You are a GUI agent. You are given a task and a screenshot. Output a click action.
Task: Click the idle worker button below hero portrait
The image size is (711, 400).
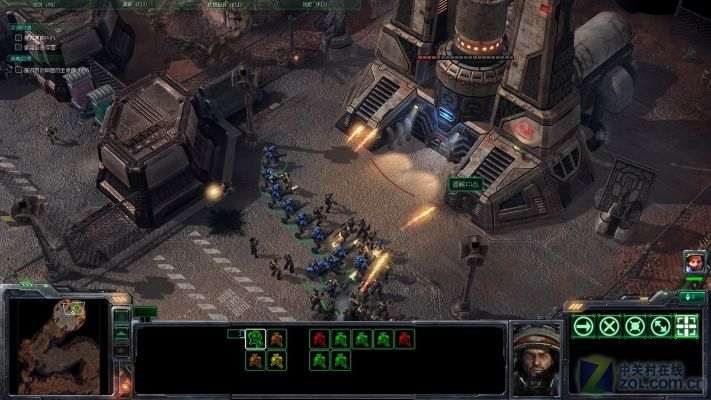693,297
